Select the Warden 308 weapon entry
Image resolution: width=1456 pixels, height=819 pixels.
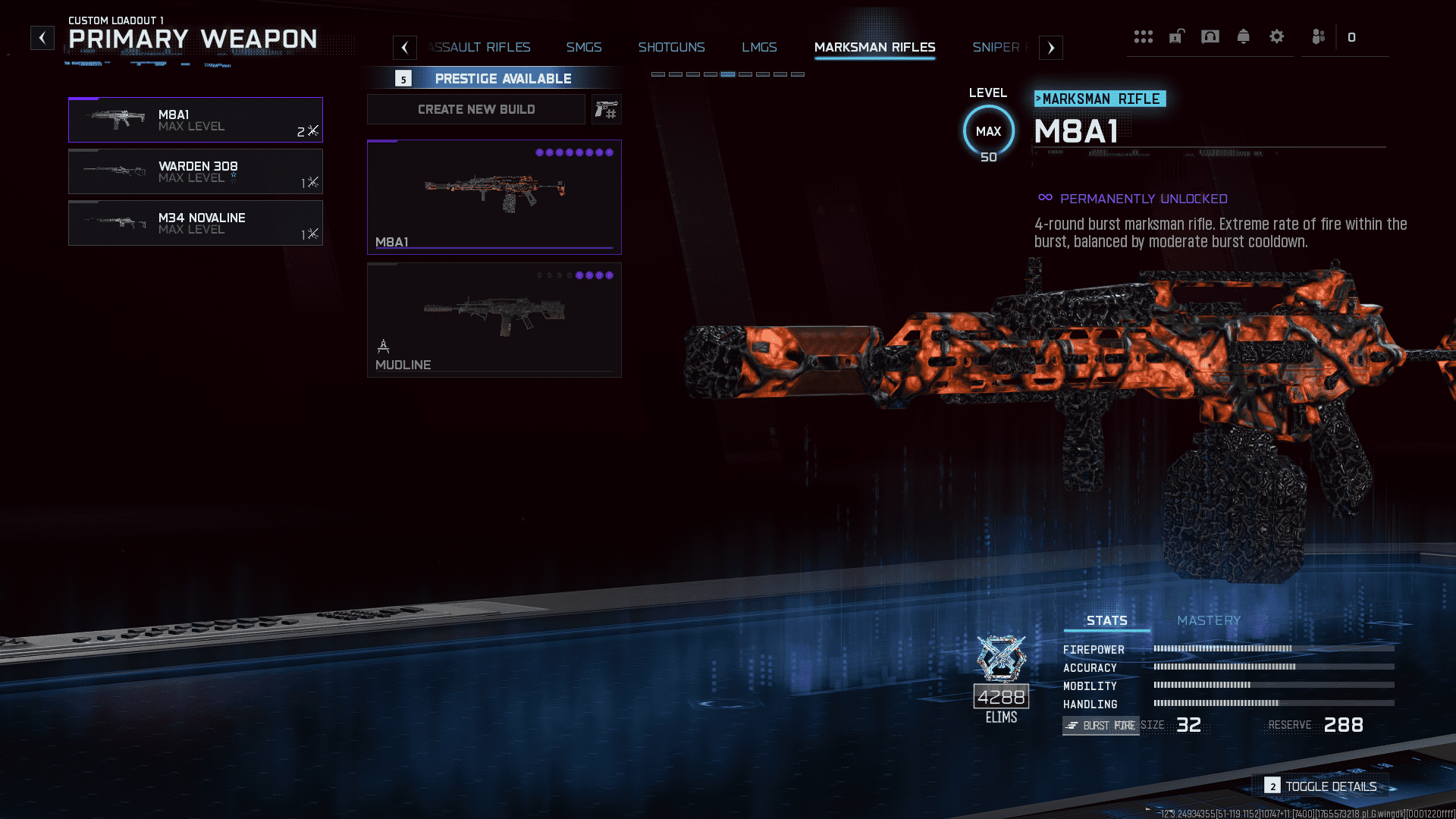196,172
